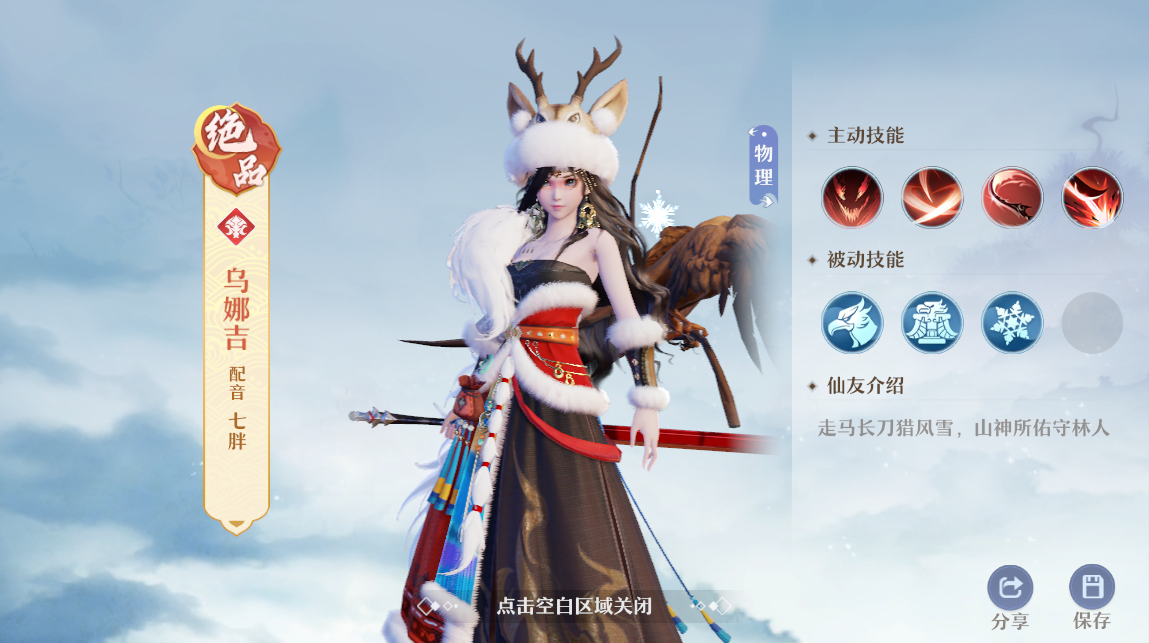Viewport: 1149px width, 643px height.
Task: Toggle the 物理 attribute tag
Action: coord(763,166)
